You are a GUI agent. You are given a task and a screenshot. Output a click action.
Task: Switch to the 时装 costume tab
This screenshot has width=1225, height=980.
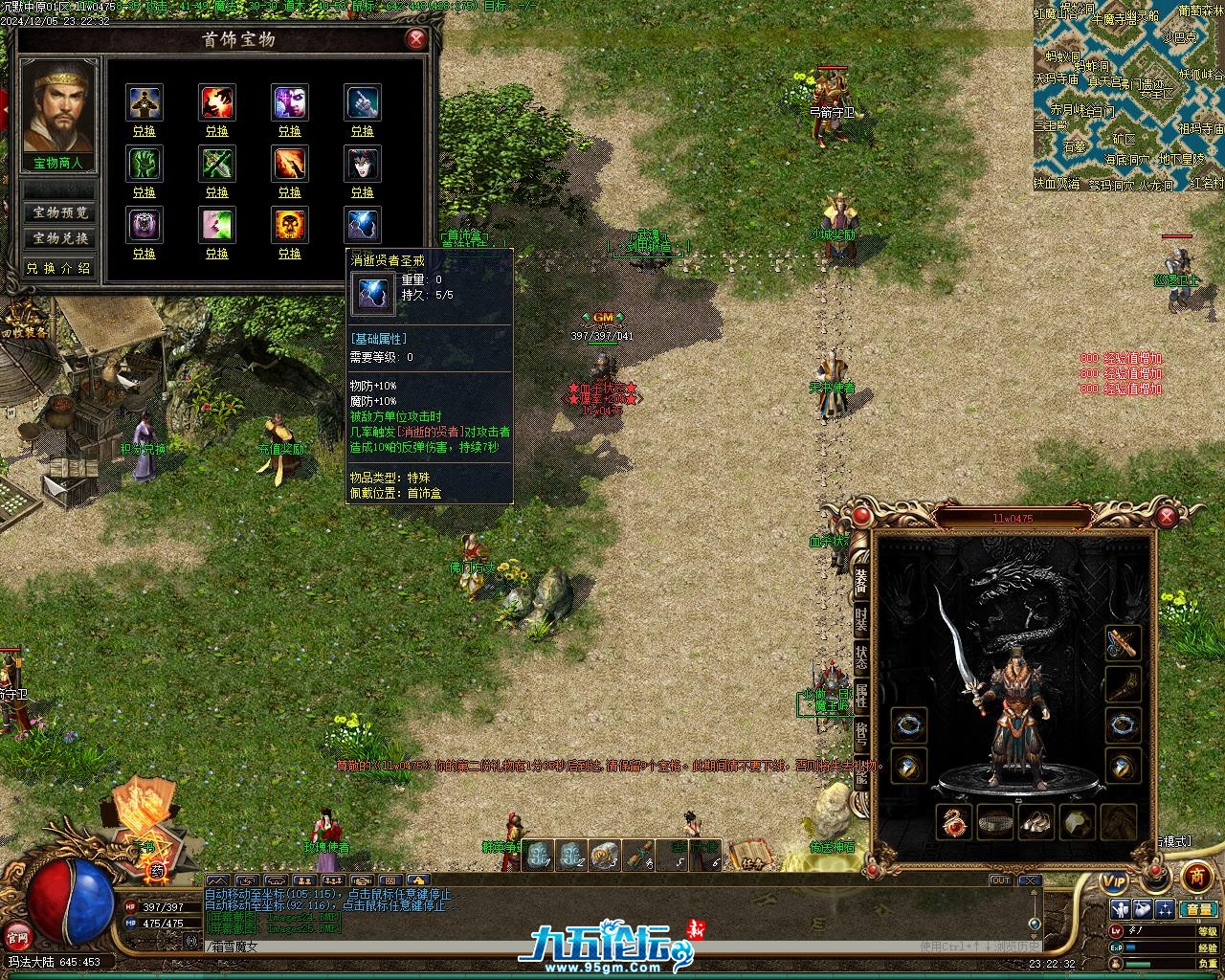861,618
